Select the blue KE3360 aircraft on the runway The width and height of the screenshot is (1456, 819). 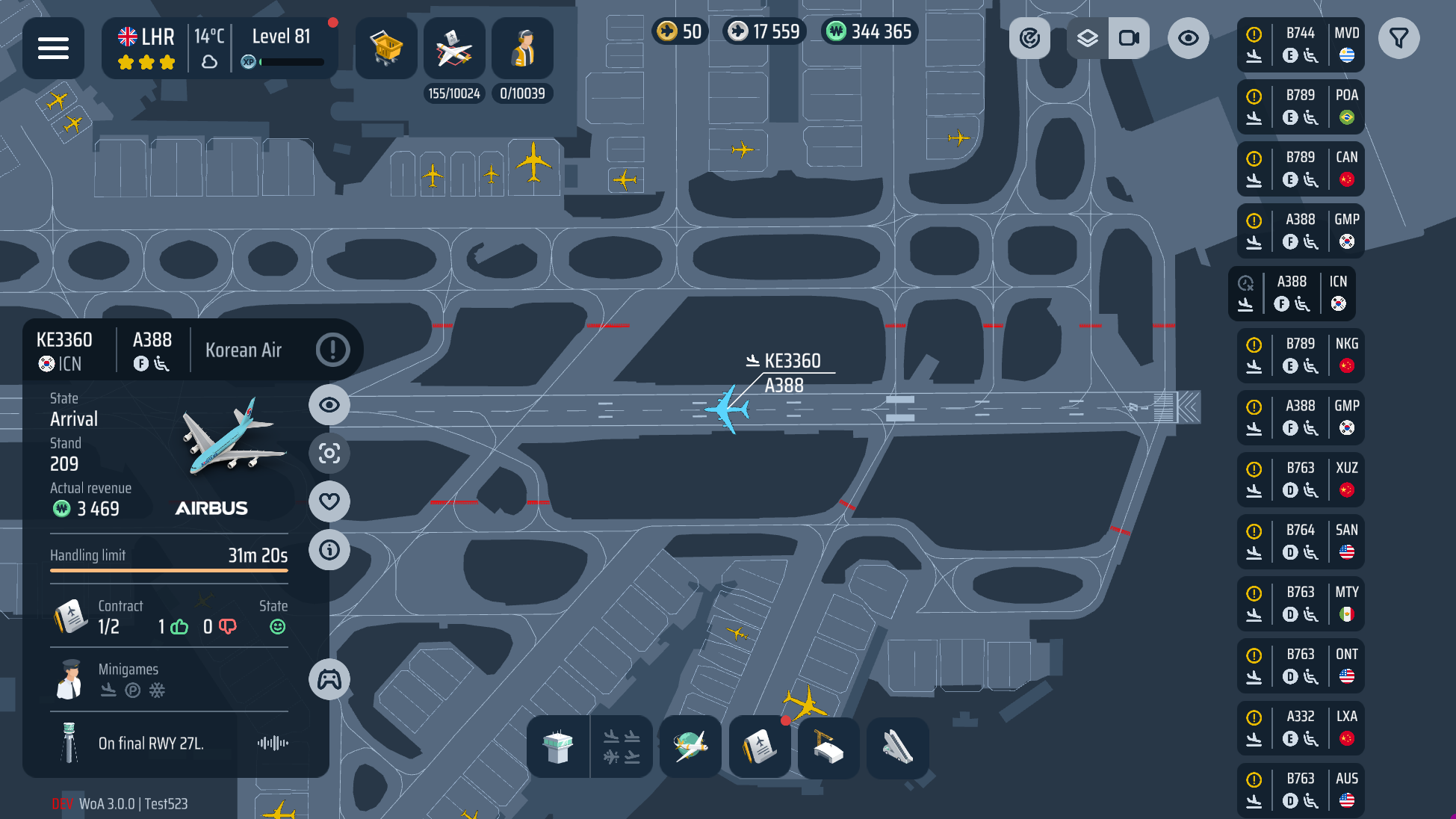726,410
